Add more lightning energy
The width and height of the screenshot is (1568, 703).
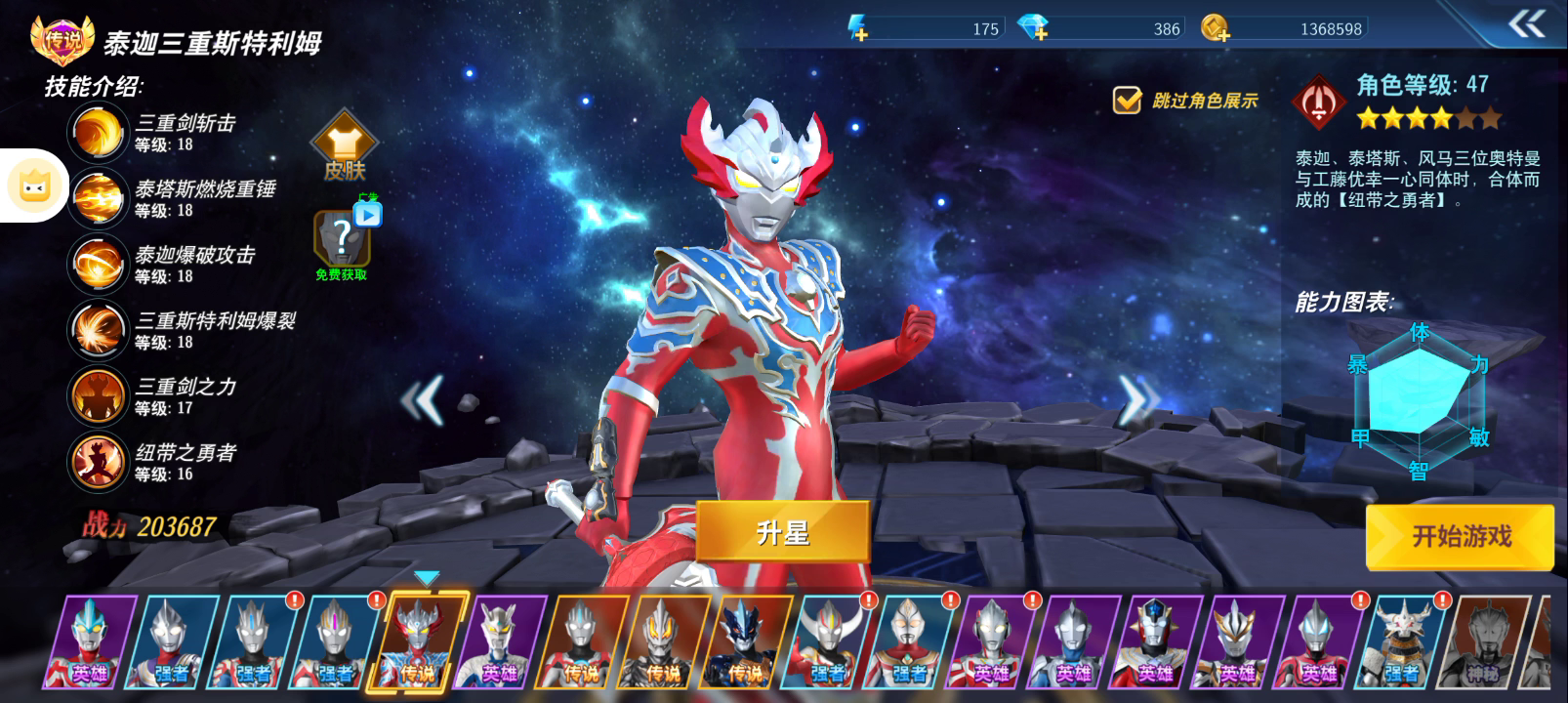tap(858, 29)
